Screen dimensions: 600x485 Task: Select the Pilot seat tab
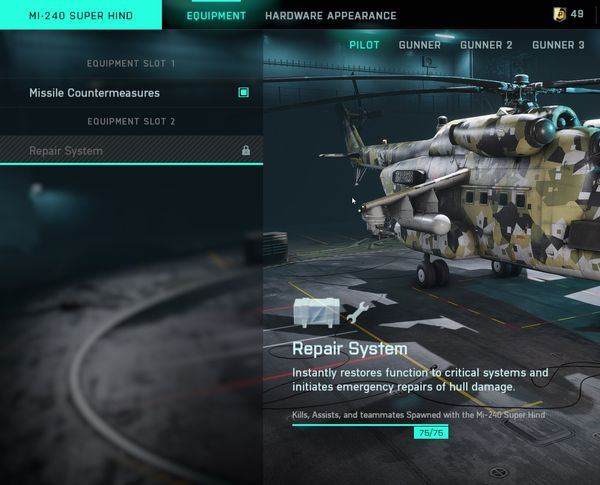pos(365,45)
